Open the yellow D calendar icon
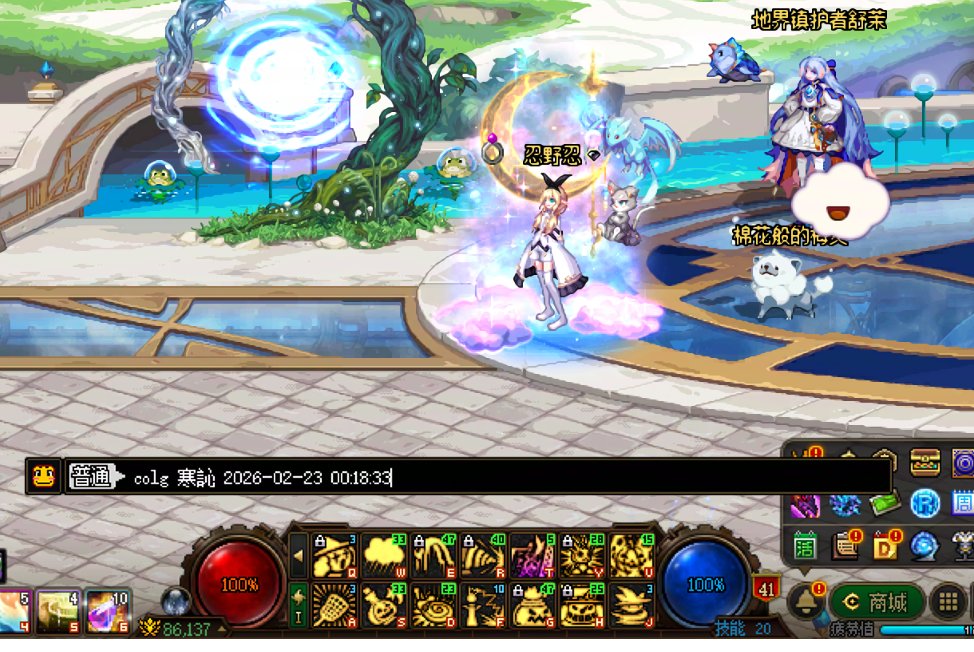The width and height of the screenshot is (974, 652). 885,546
